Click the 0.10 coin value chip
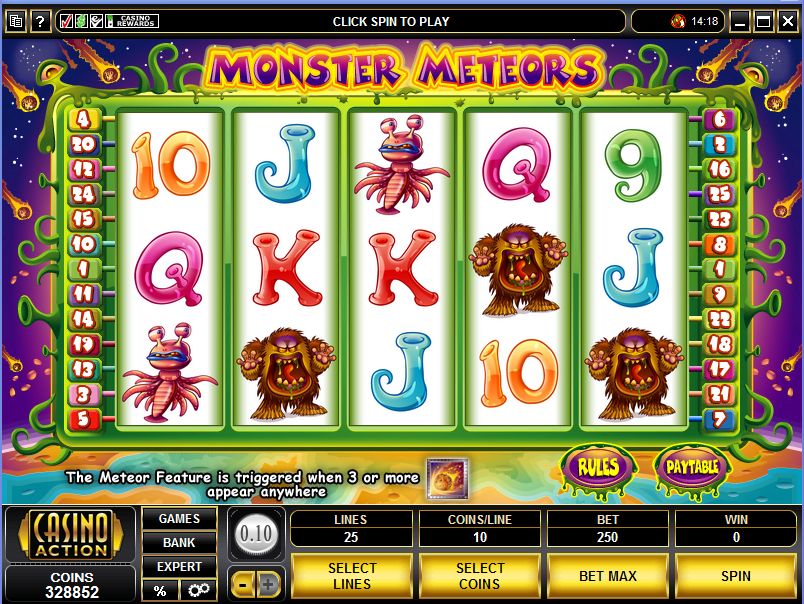Screen dimensions: 804x604 256,533
